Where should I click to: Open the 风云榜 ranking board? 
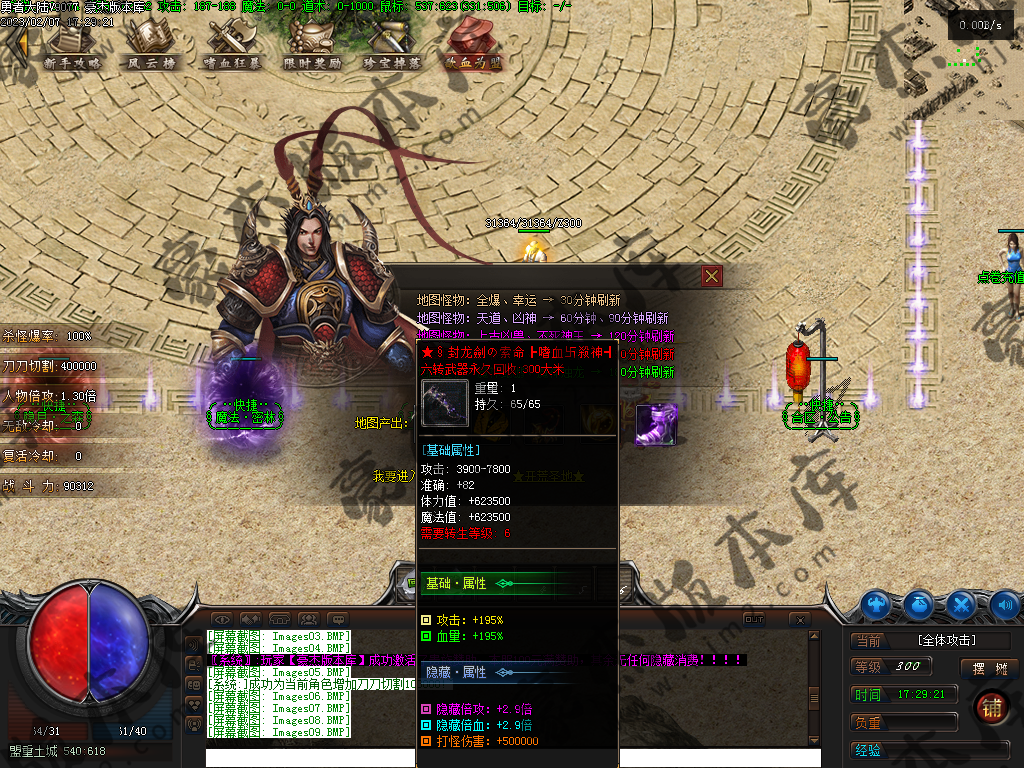(152, 46)
